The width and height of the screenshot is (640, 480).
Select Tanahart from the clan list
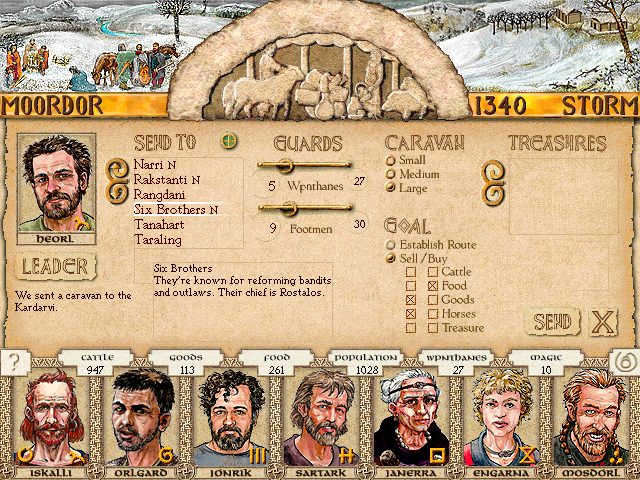pos(158,225)
